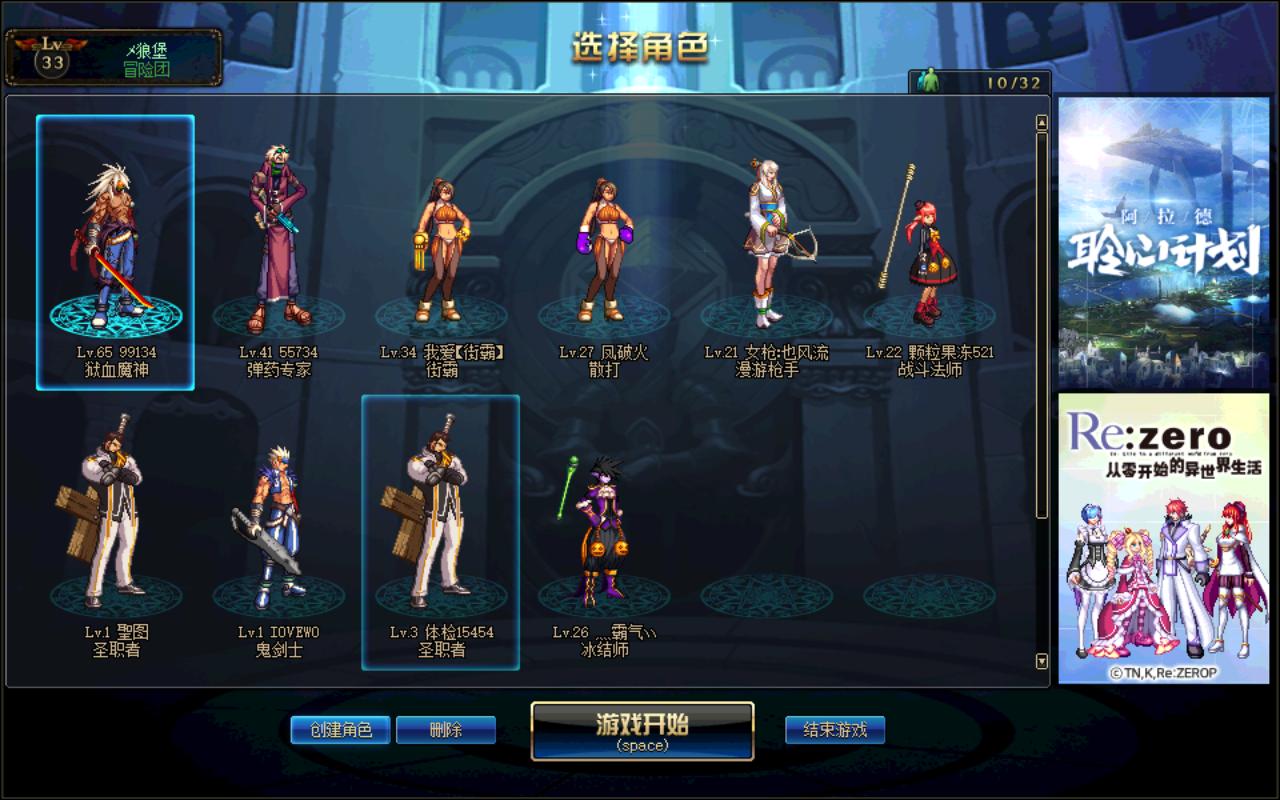Start the game with 游戏开始

[642, 731]
